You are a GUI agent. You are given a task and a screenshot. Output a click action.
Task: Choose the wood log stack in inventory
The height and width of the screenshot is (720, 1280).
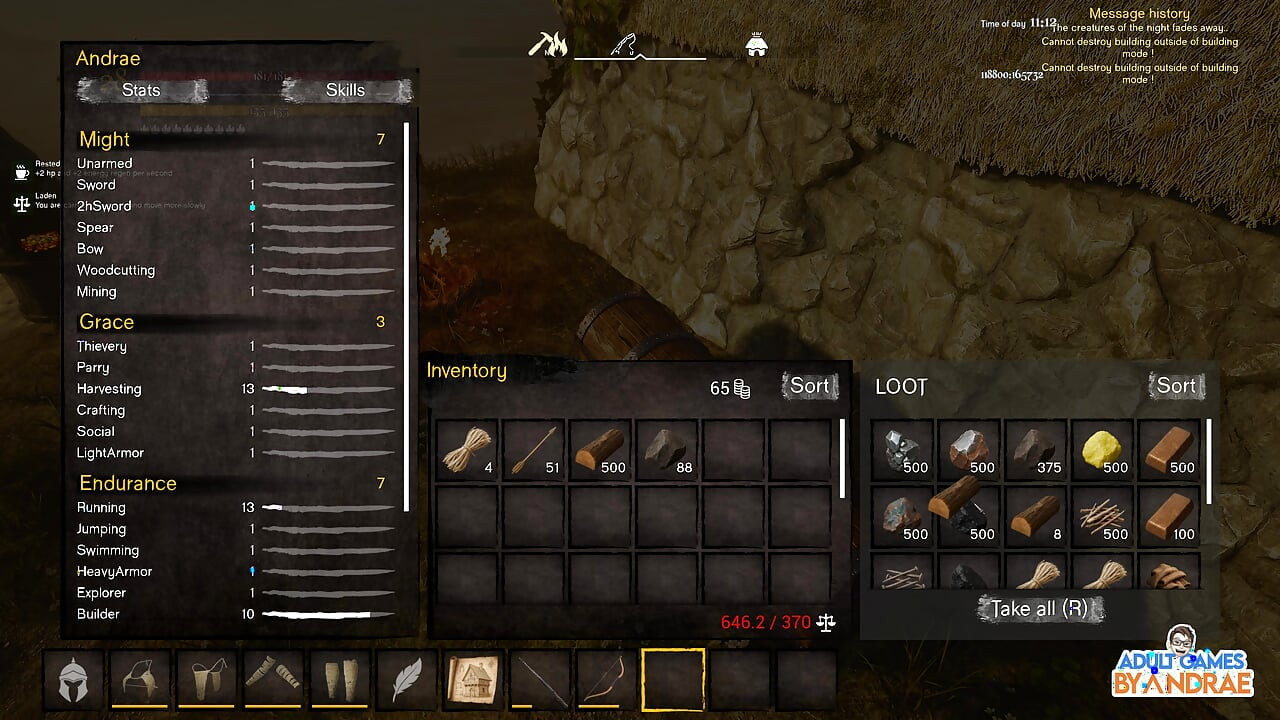point(600,449)
